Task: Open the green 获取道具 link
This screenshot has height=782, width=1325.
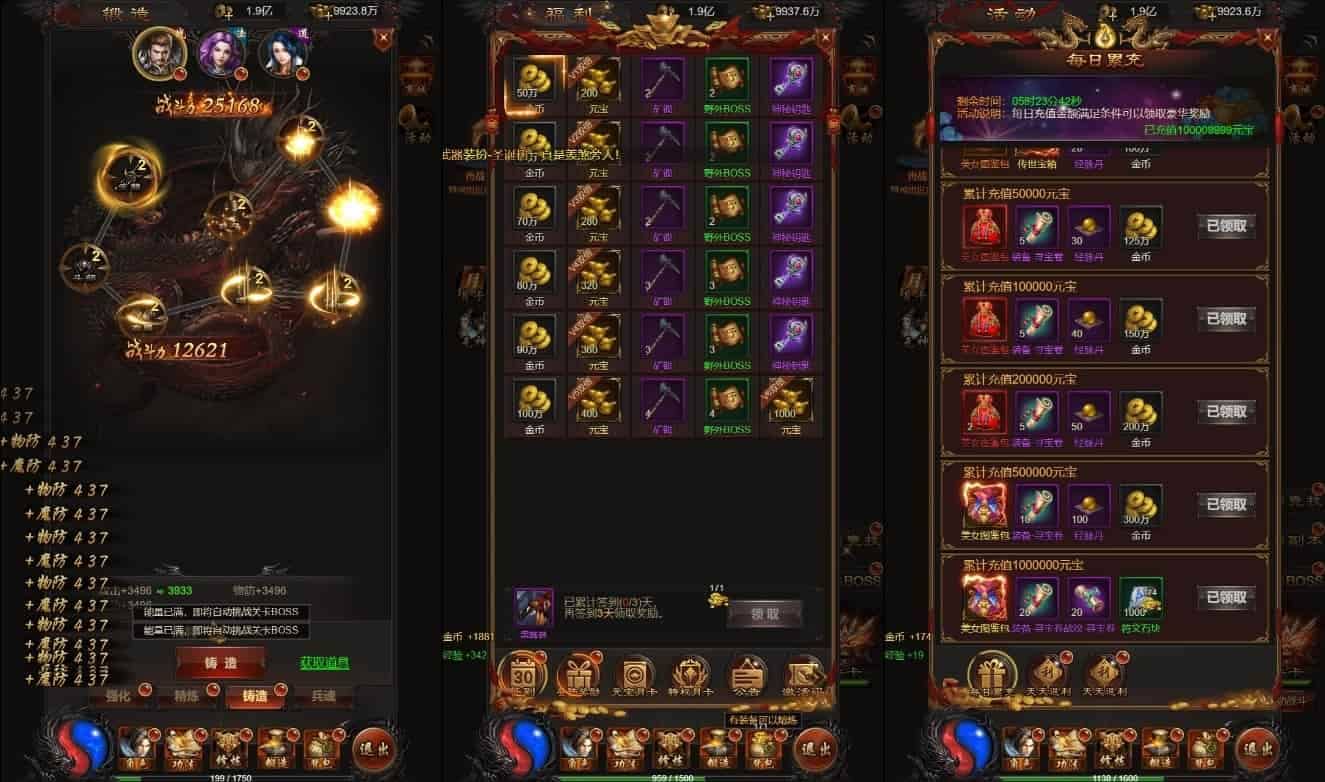Action: pyautogui.click(x=324, y=663)
